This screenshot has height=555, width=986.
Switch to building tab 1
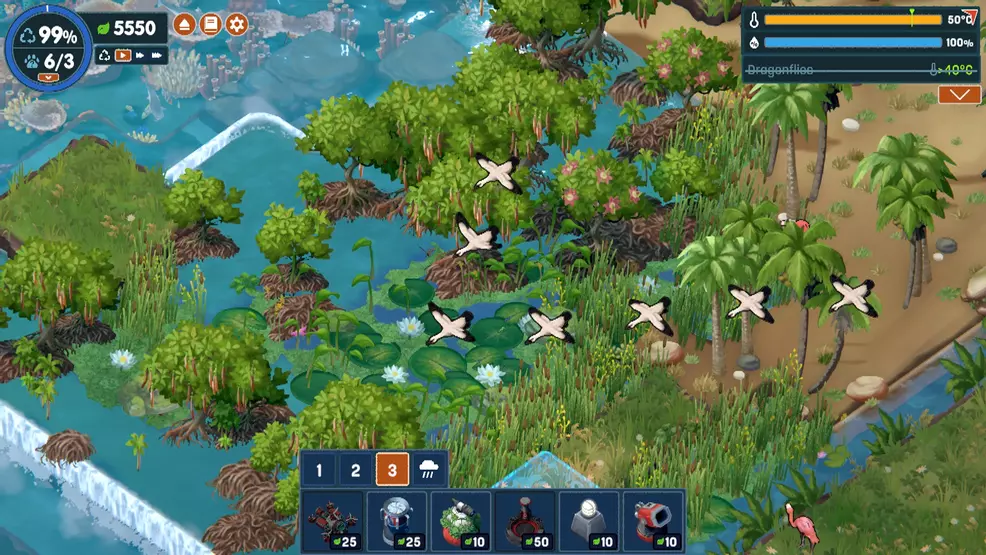319,470
